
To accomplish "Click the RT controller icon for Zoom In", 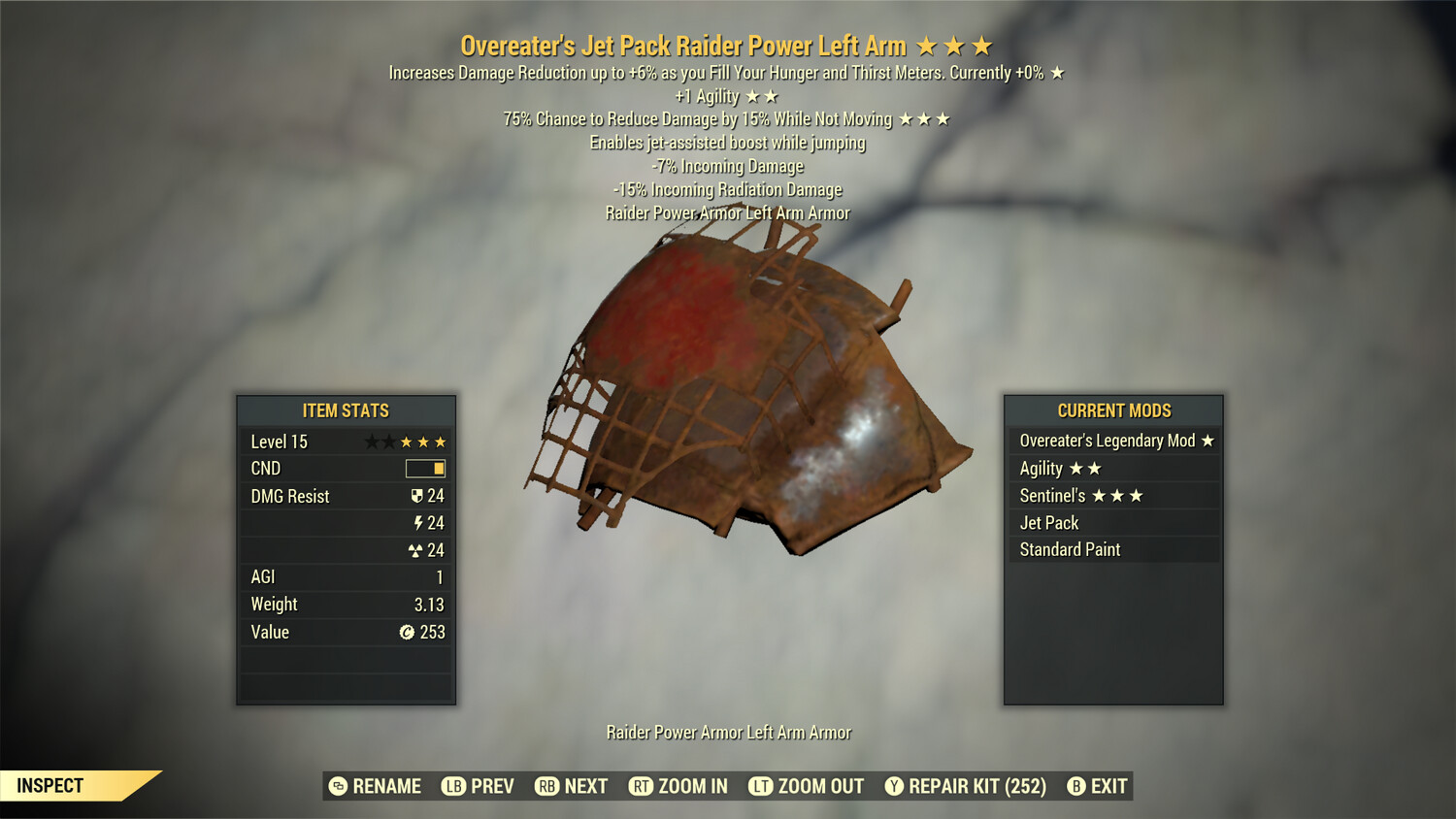I will point(643,786).
